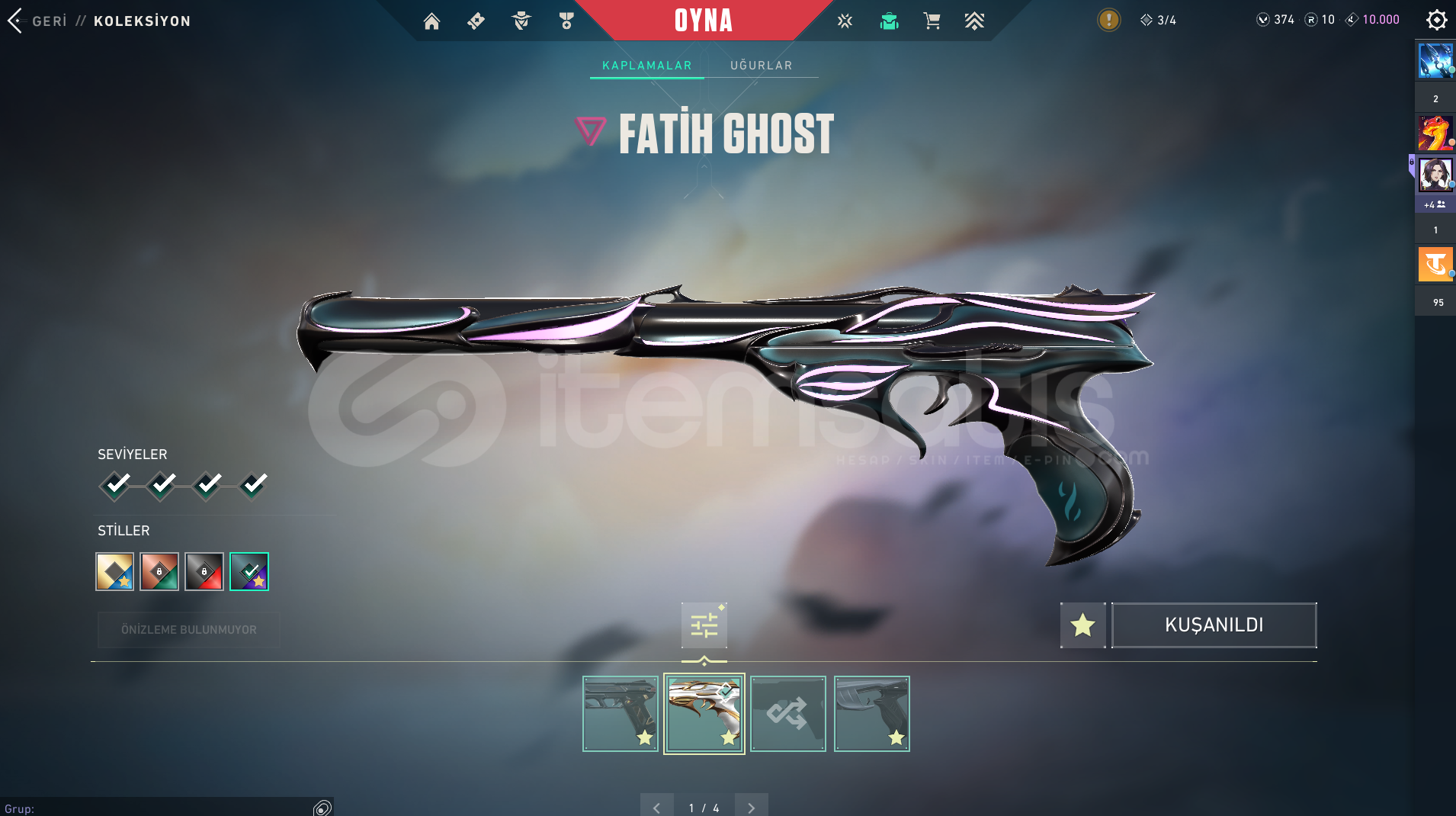The height and width of the screenshot is (816, 1456).
Task: Open the home screen icon
Action: pos(431,21)
